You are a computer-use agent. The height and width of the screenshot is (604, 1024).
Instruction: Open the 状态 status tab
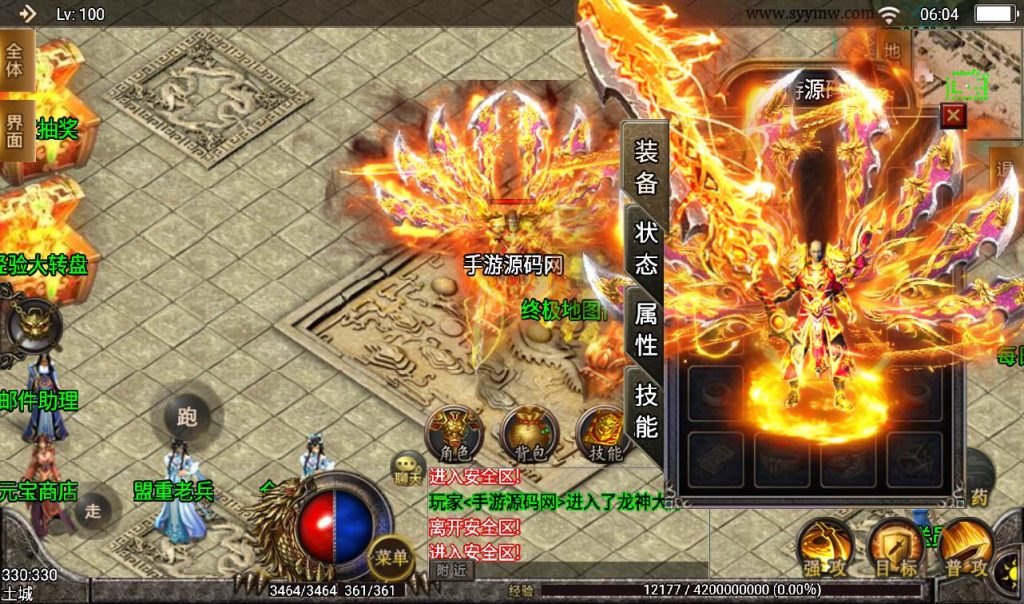[x=646, y=246]
